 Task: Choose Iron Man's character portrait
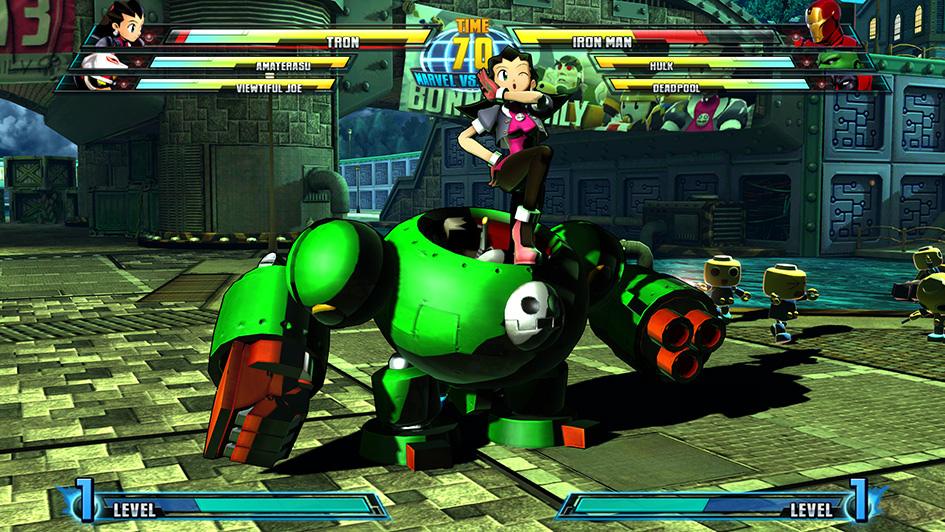click(823, 27)
